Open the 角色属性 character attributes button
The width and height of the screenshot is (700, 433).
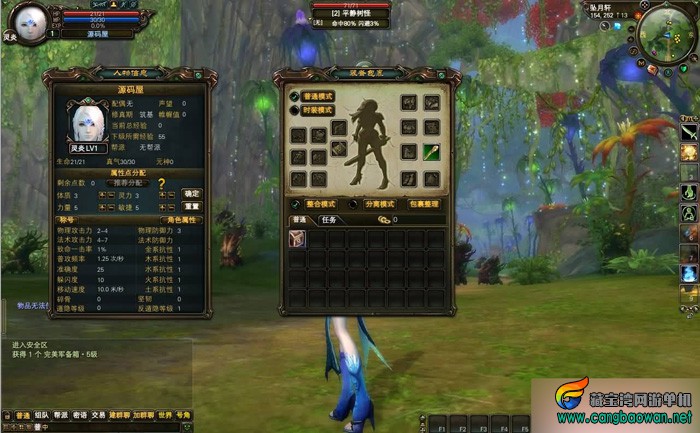[181, 221]
